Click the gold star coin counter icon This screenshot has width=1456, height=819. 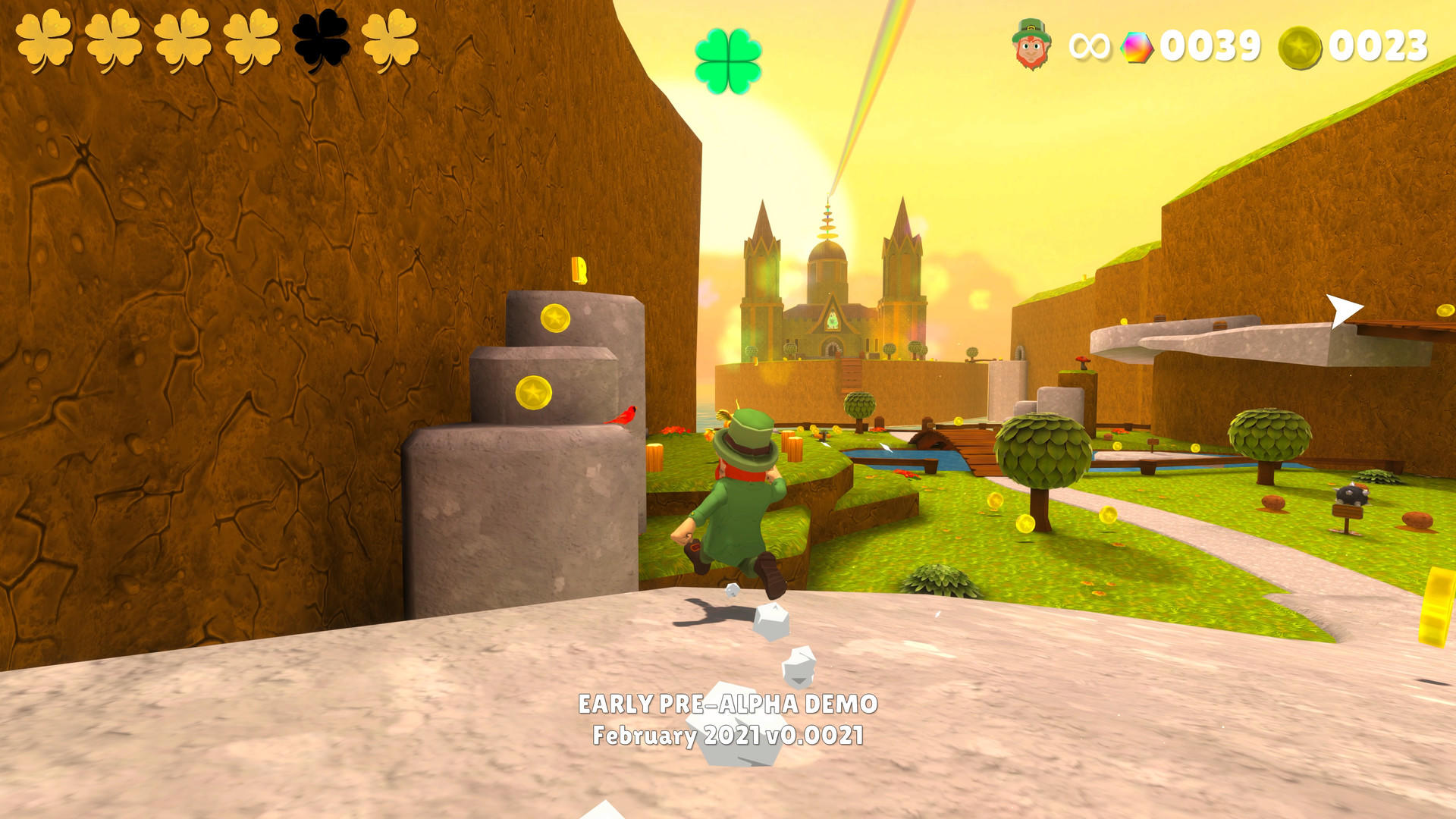(1300, 47)
